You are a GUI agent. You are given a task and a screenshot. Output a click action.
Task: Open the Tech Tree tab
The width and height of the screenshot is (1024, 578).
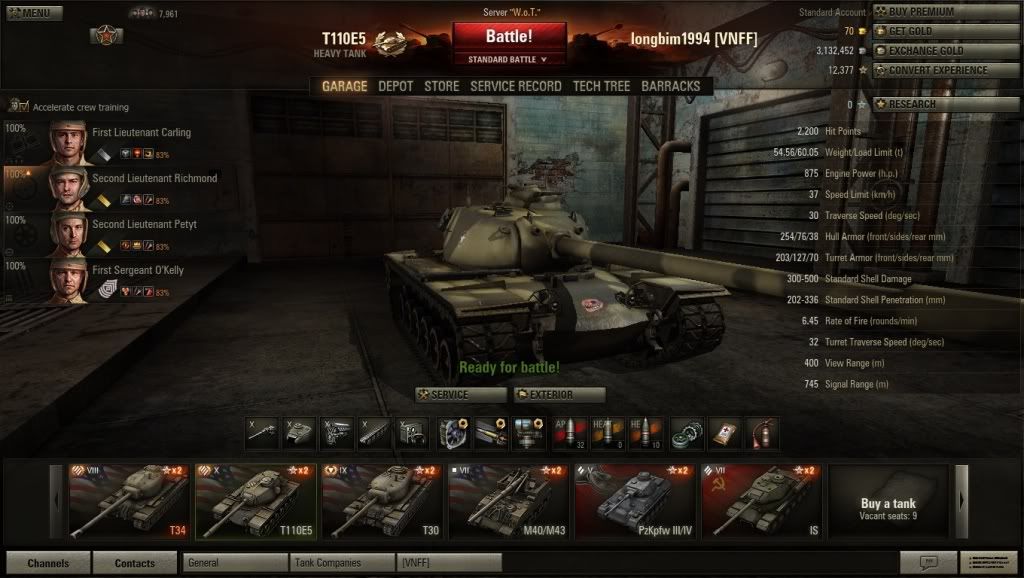point(601,87)
